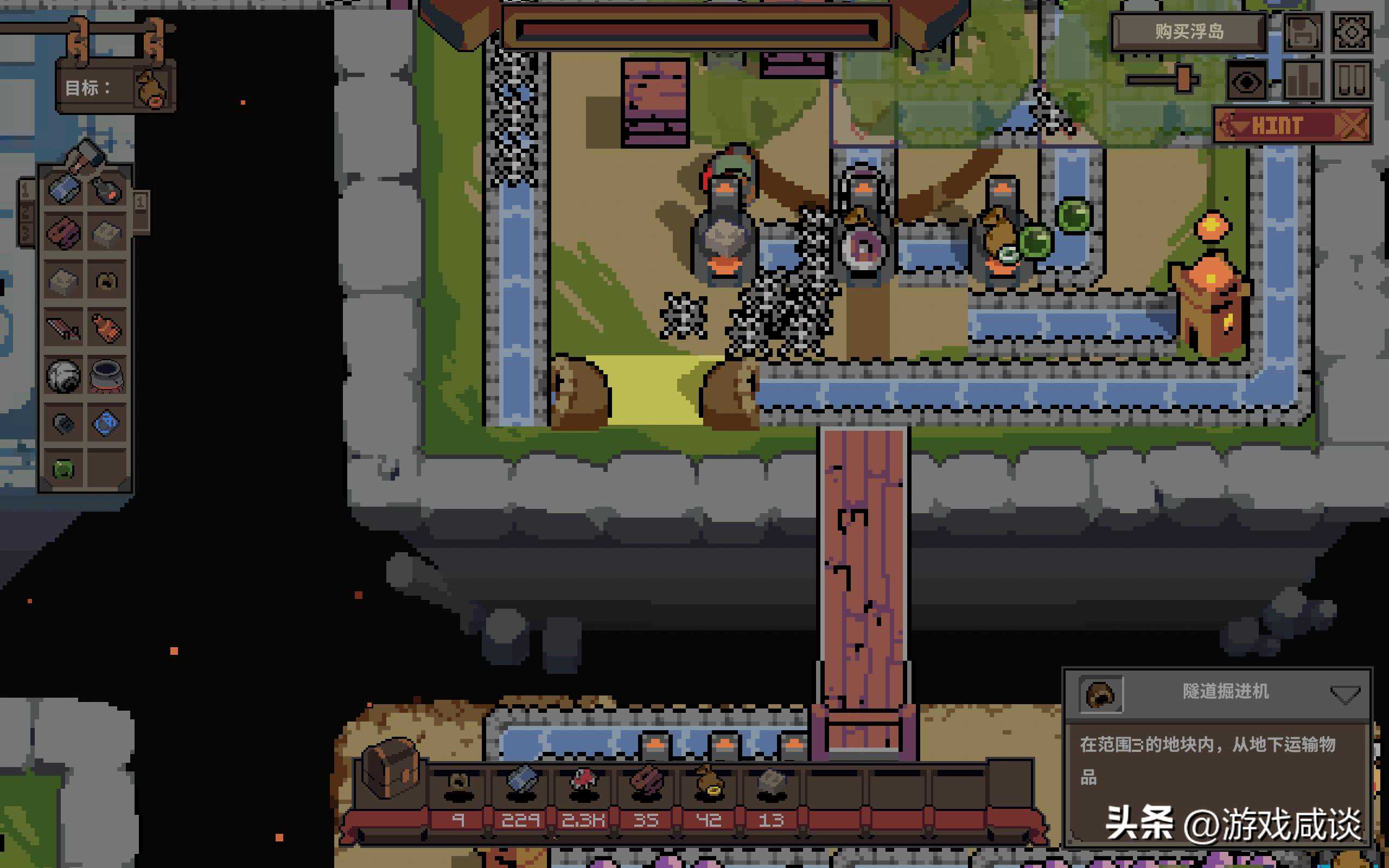
Task: Select the blue conveyor belt hotbar slot
Action: click(520, 783)
